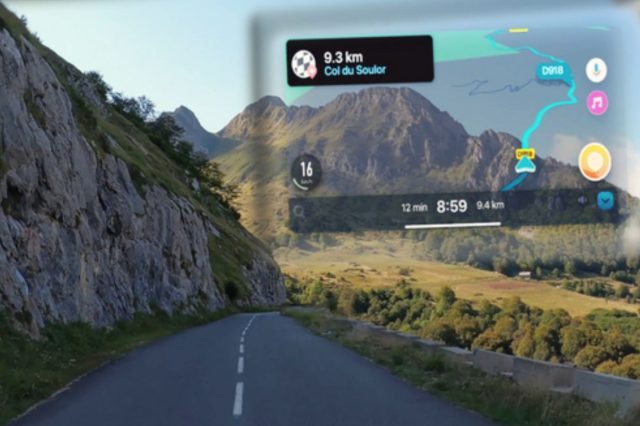This screenshot has height=426, width=640.
Task: Open the pink music player button
Action: pyautogui.click(x=597, y=102)
